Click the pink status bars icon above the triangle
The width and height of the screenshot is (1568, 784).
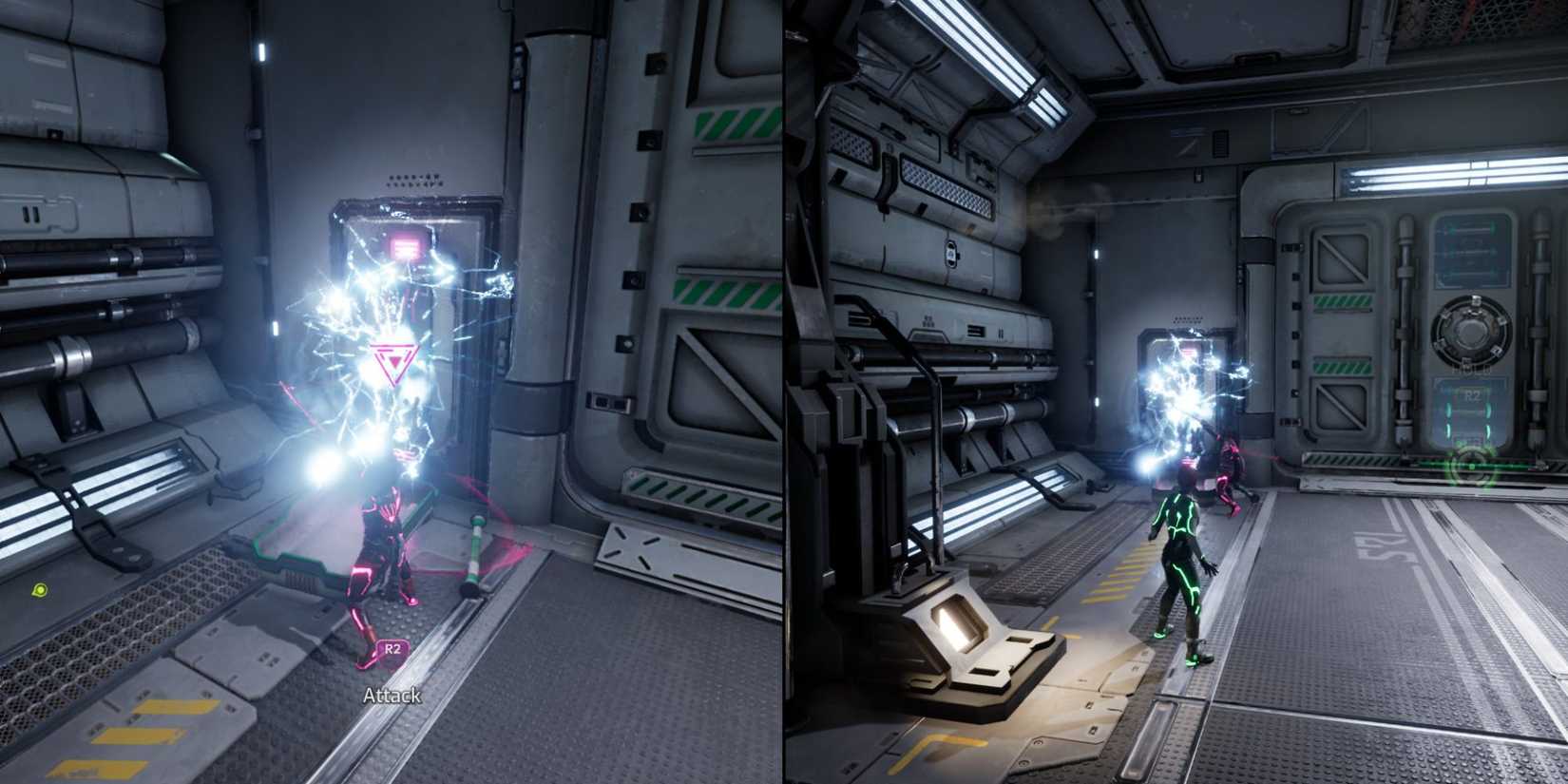pyautogui.click(x=405, y=245)
